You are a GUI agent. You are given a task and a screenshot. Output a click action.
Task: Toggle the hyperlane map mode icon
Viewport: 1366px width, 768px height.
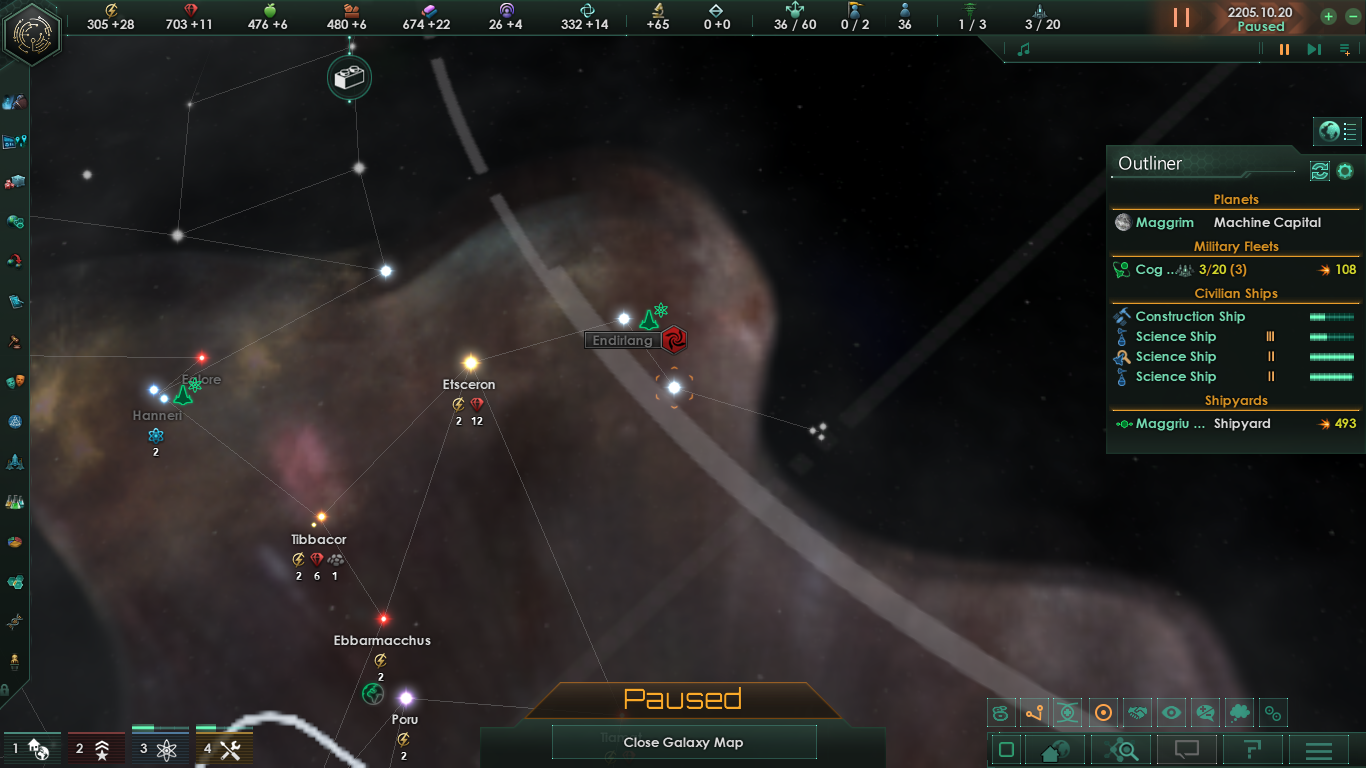pos(1034,713)
